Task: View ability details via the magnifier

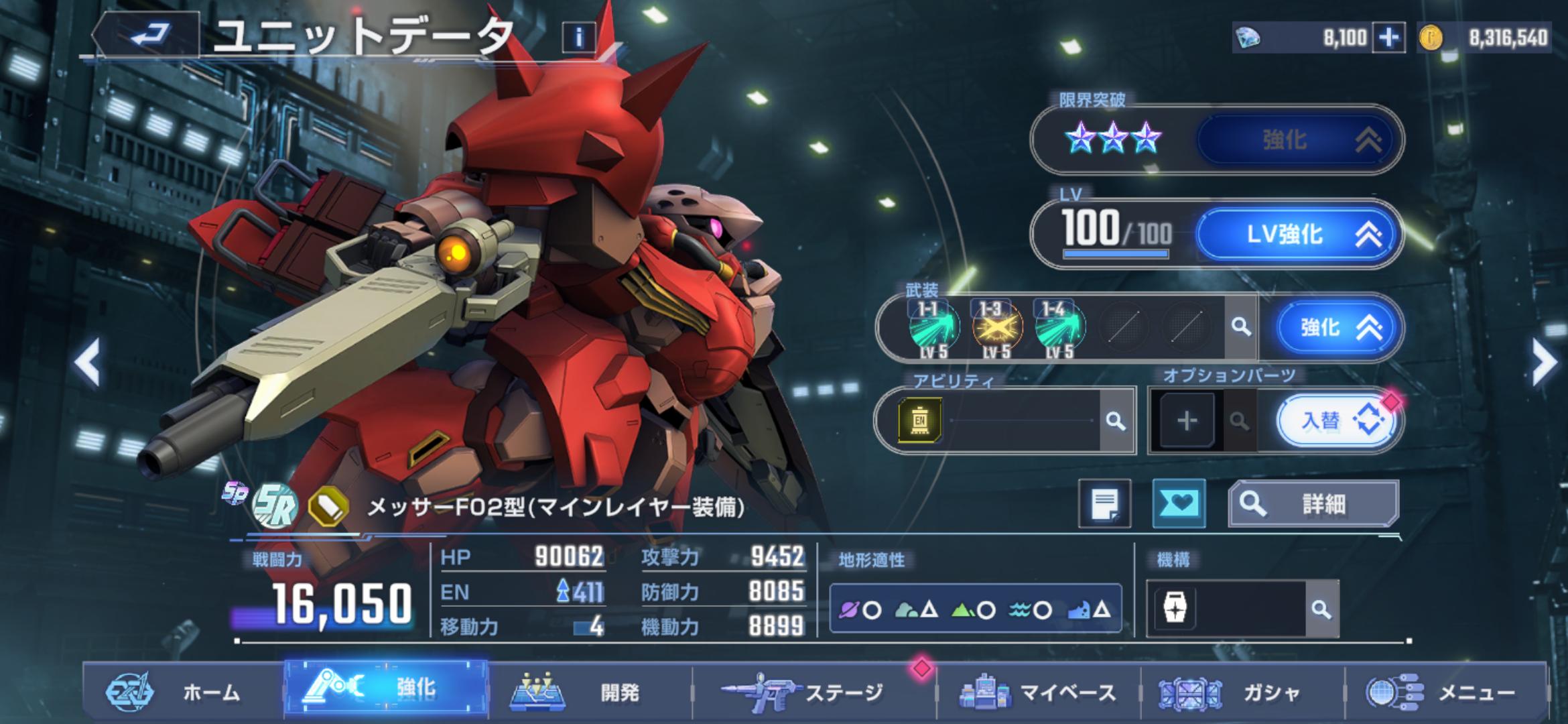Action: [1115, 421]
